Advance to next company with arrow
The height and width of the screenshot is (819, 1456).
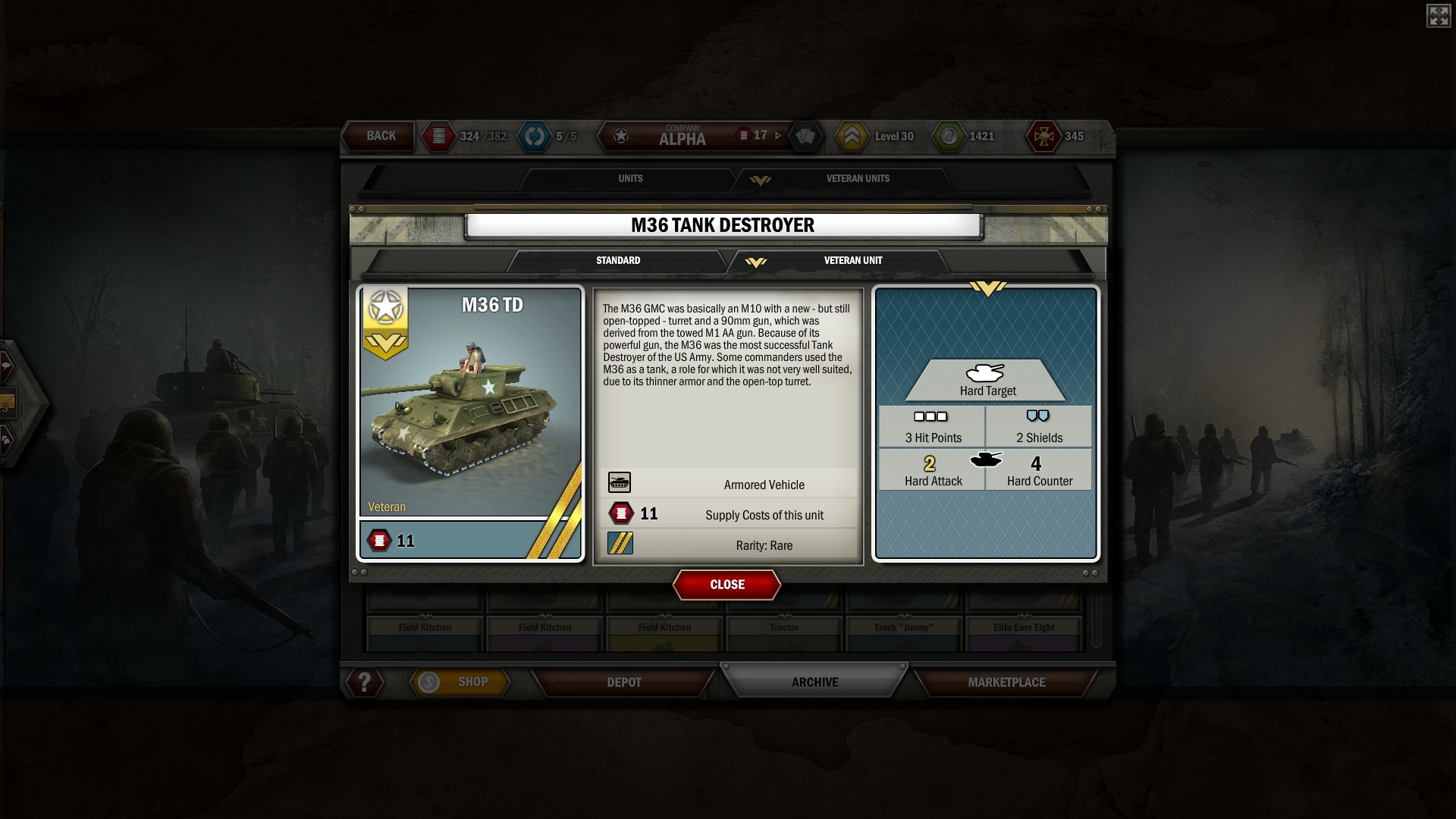click(778, 136)
